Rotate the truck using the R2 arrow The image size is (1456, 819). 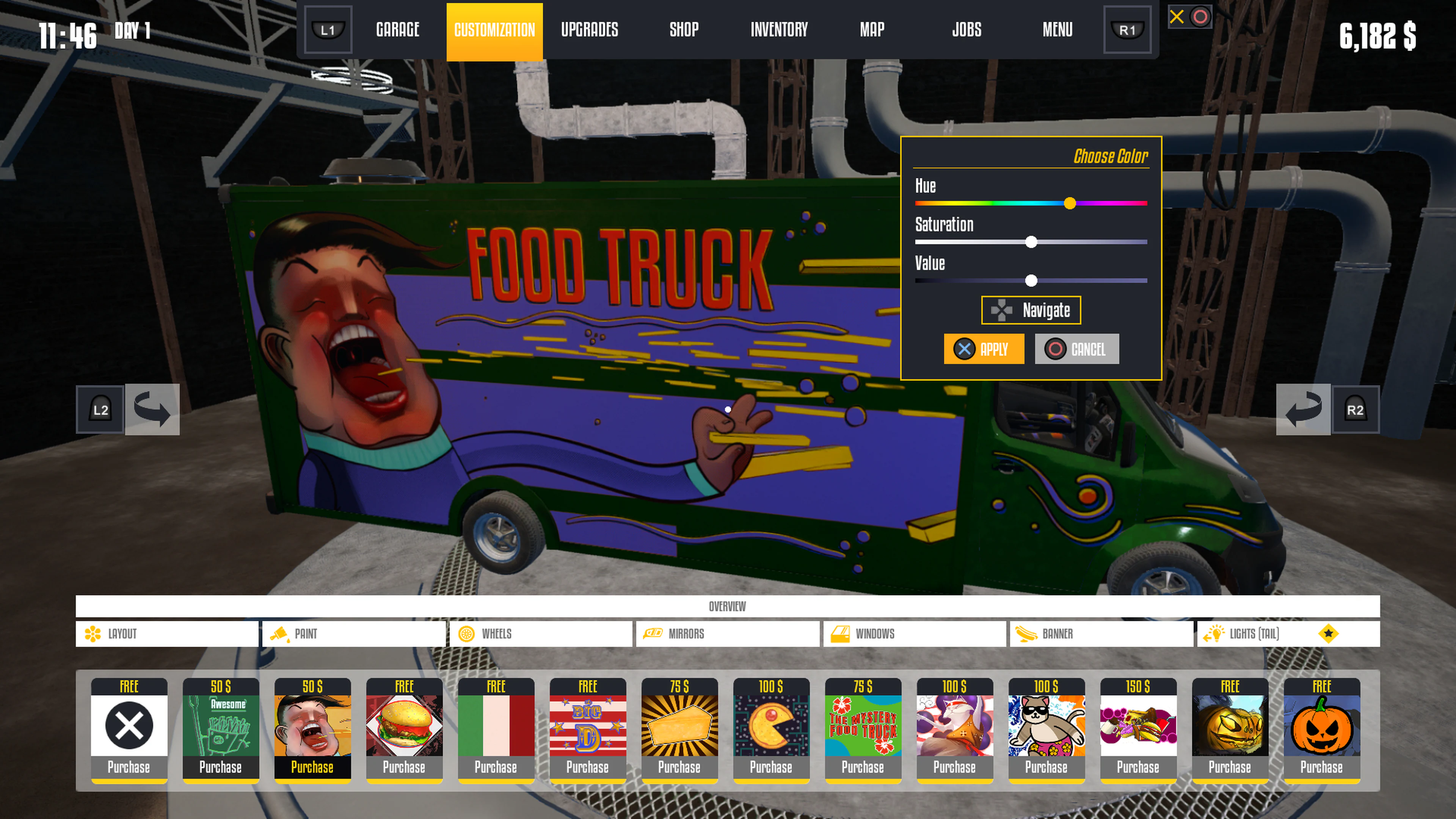click(1303, 410)
